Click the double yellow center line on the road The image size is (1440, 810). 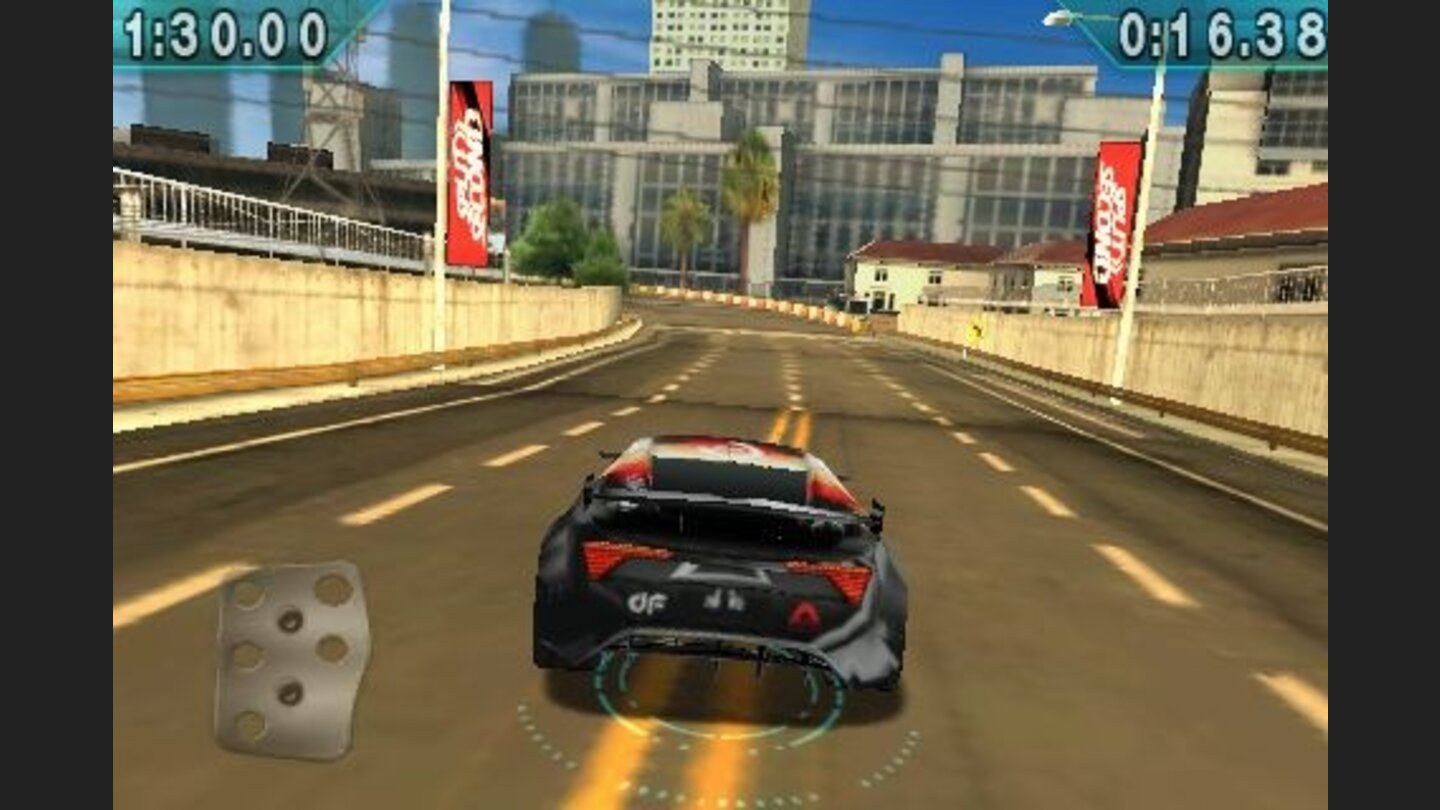pyautogui.click(x=790, y=425)
